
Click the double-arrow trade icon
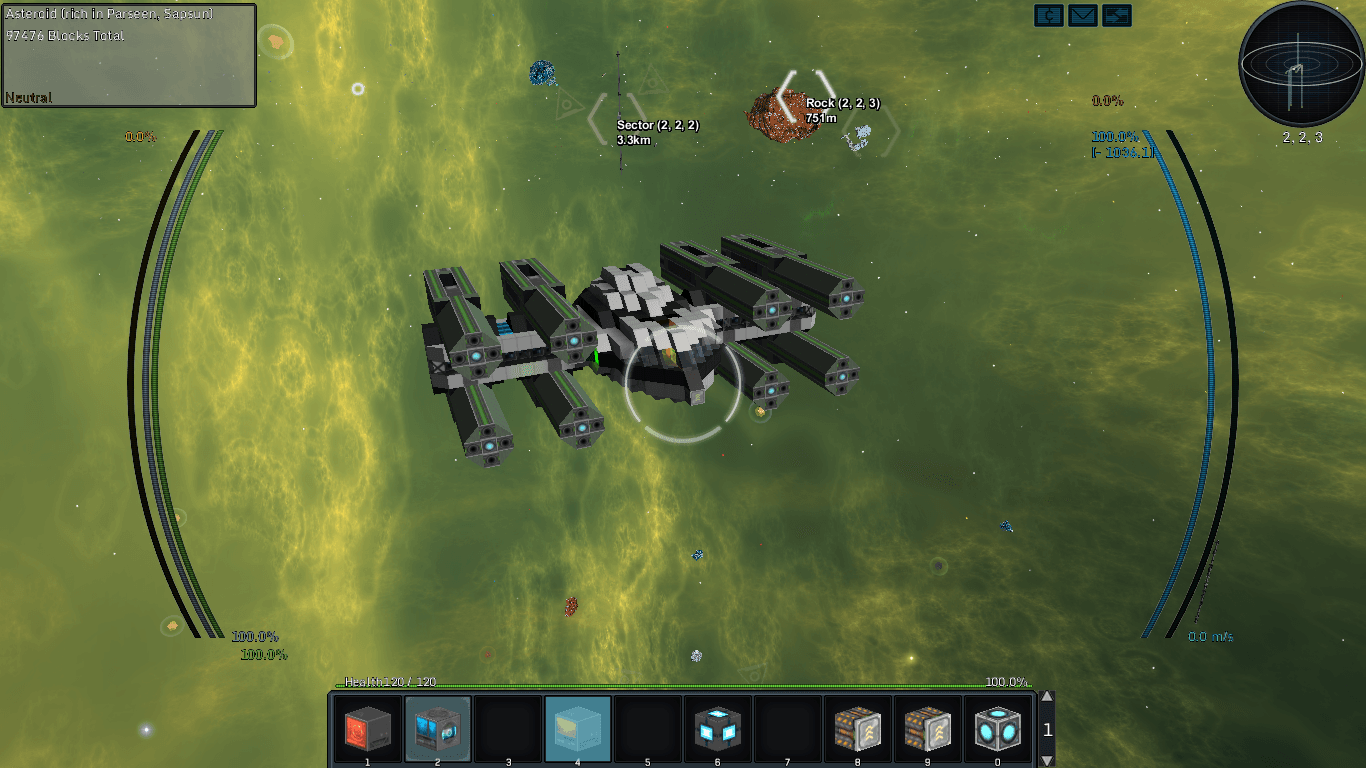click(1117, 15)
